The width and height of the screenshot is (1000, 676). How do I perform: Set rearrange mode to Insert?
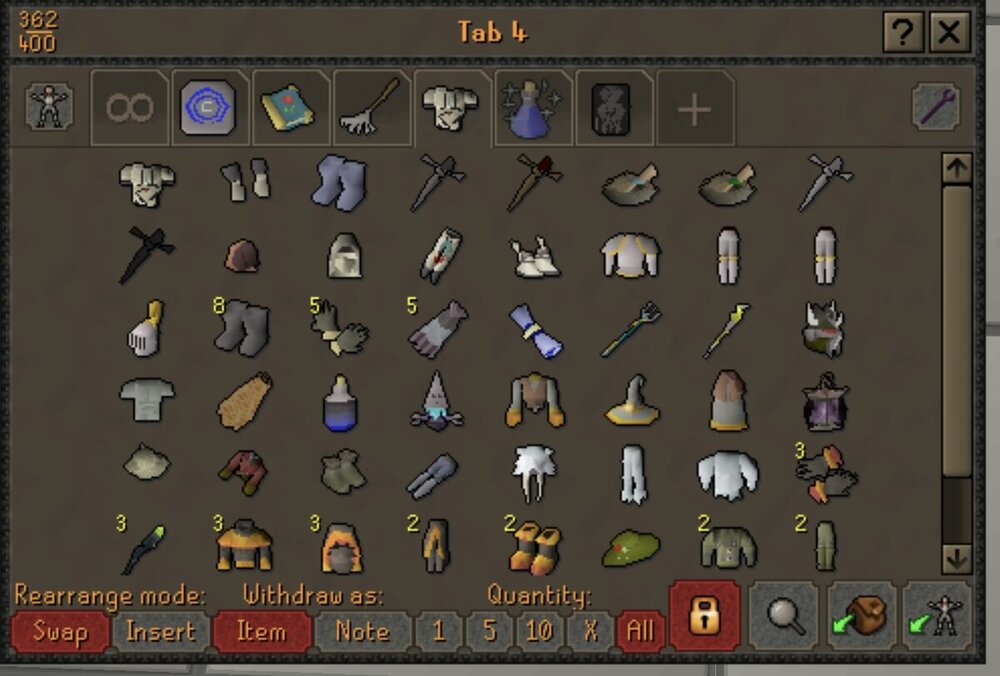click(160, 632)
